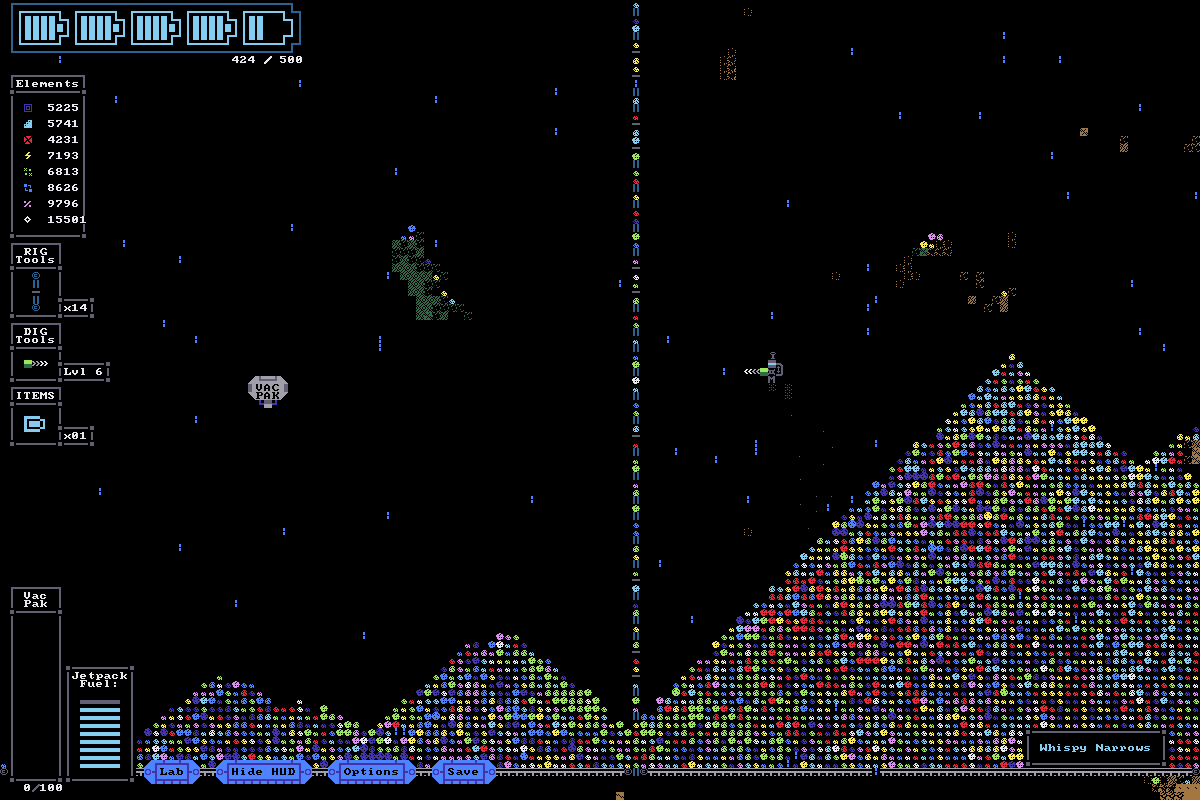Select the RIG Tools slot
Viewport: 1200px width, 800px height.
click(36, 291)
